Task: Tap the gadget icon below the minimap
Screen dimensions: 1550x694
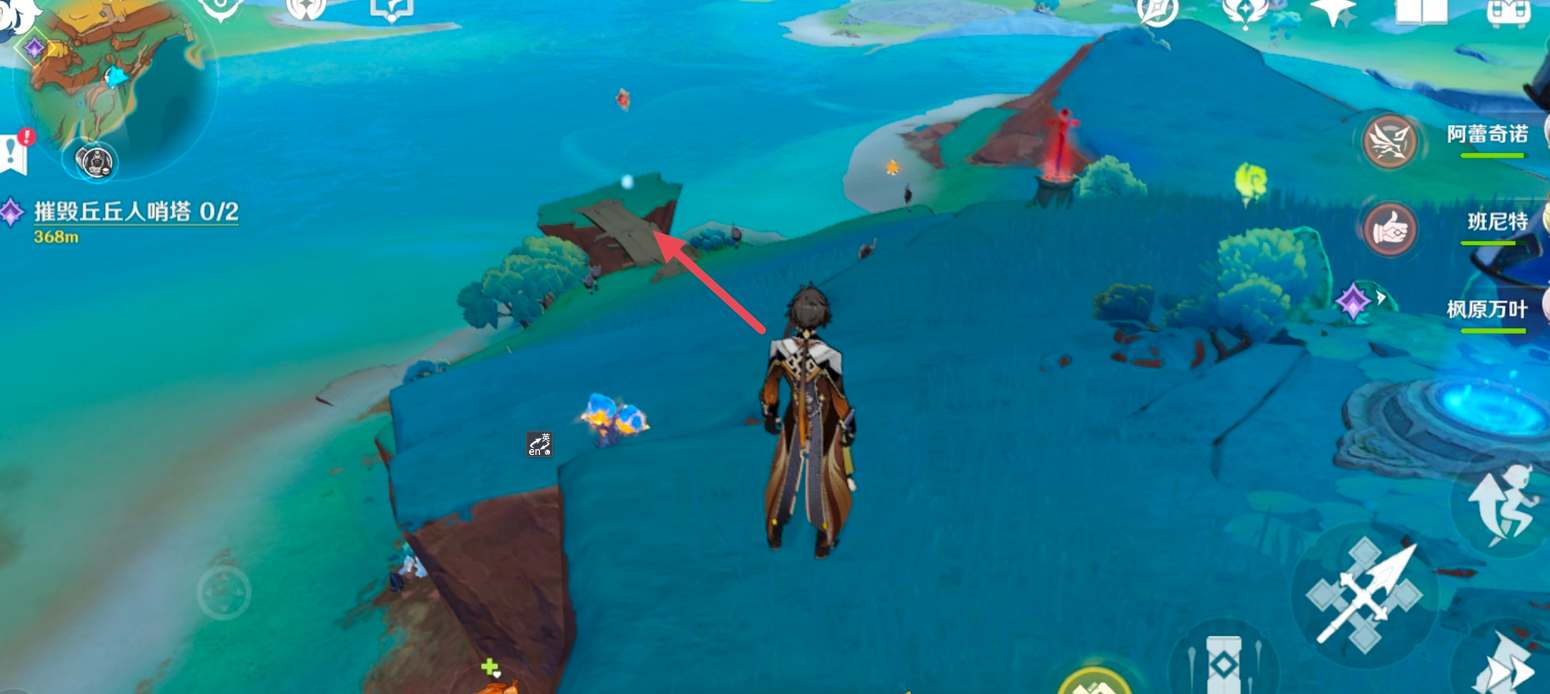Action: click(96, 160)
